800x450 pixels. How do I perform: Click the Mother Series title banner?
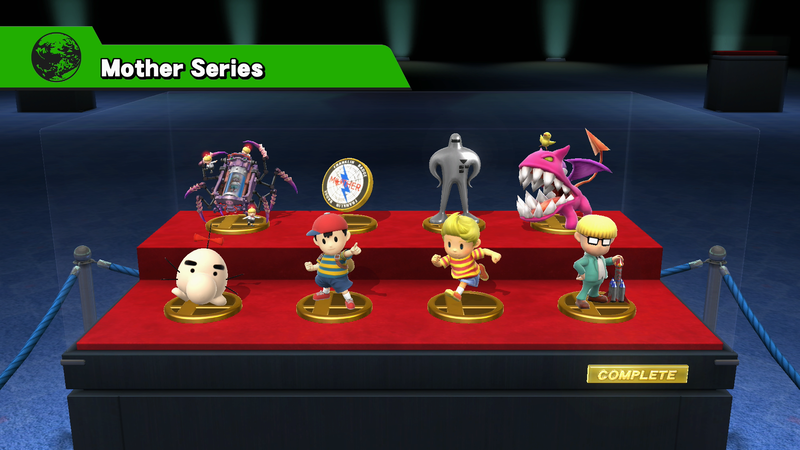182,68
